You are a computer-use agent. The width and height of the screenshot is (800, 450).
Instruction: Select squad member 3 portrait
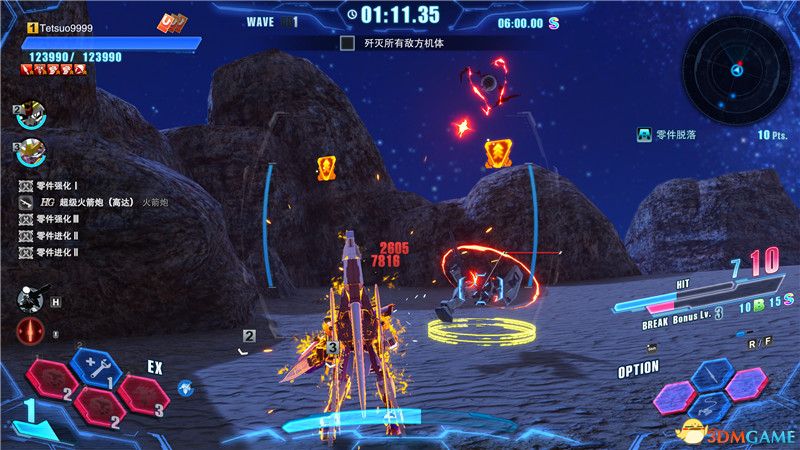point(30,154)
